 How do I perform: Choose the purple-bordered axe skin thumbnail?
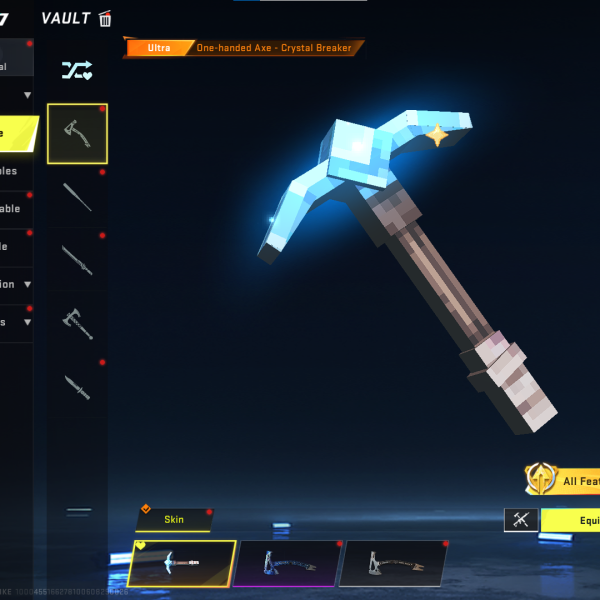point(287,563)
